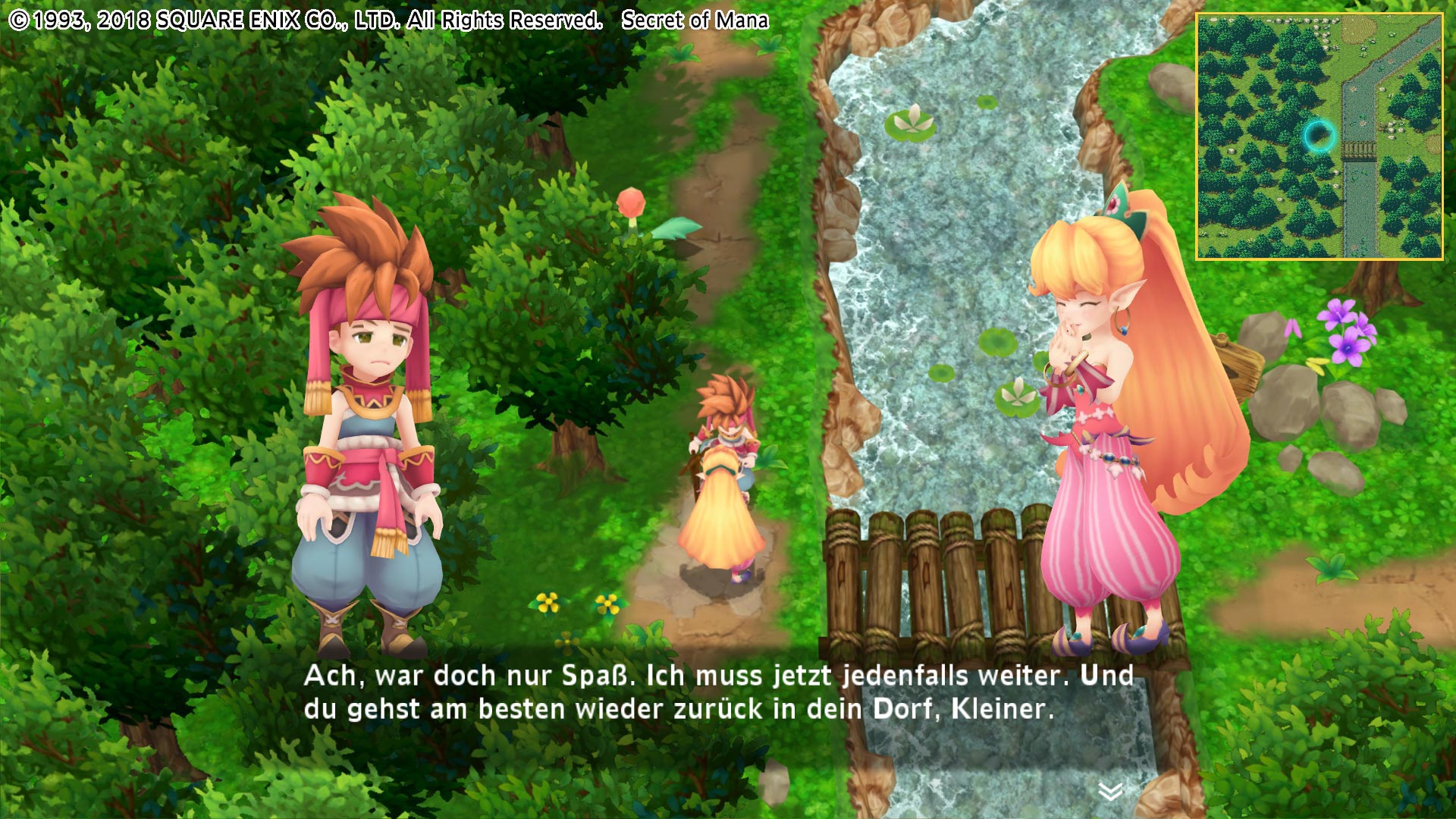Open the forest minimap
The height and width of the screenshot is (819, 1456).
(x=1319, y=136)
